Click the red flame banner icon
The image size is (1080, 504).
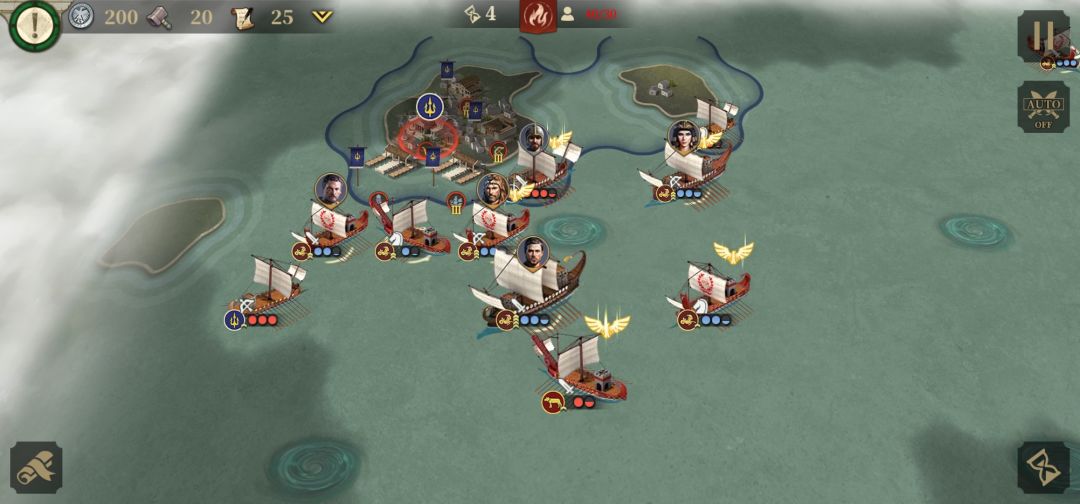point(538,16)
